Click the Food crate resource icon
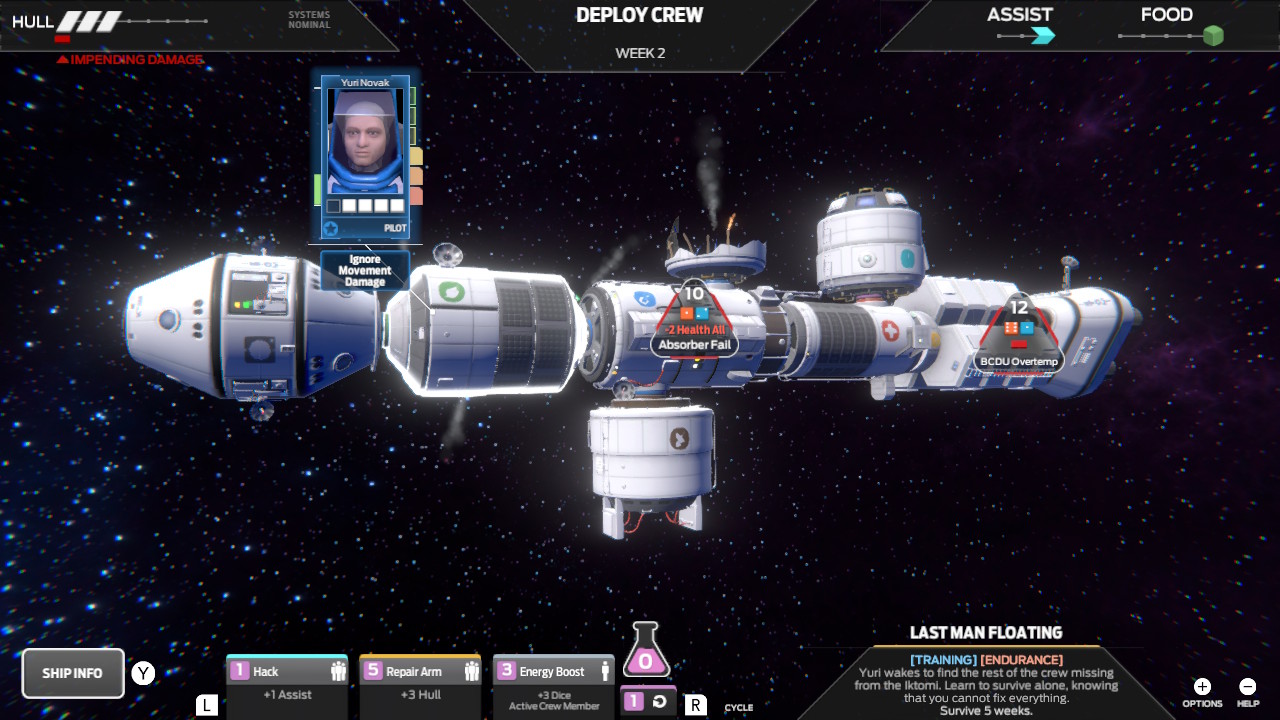 (1213, 37)
